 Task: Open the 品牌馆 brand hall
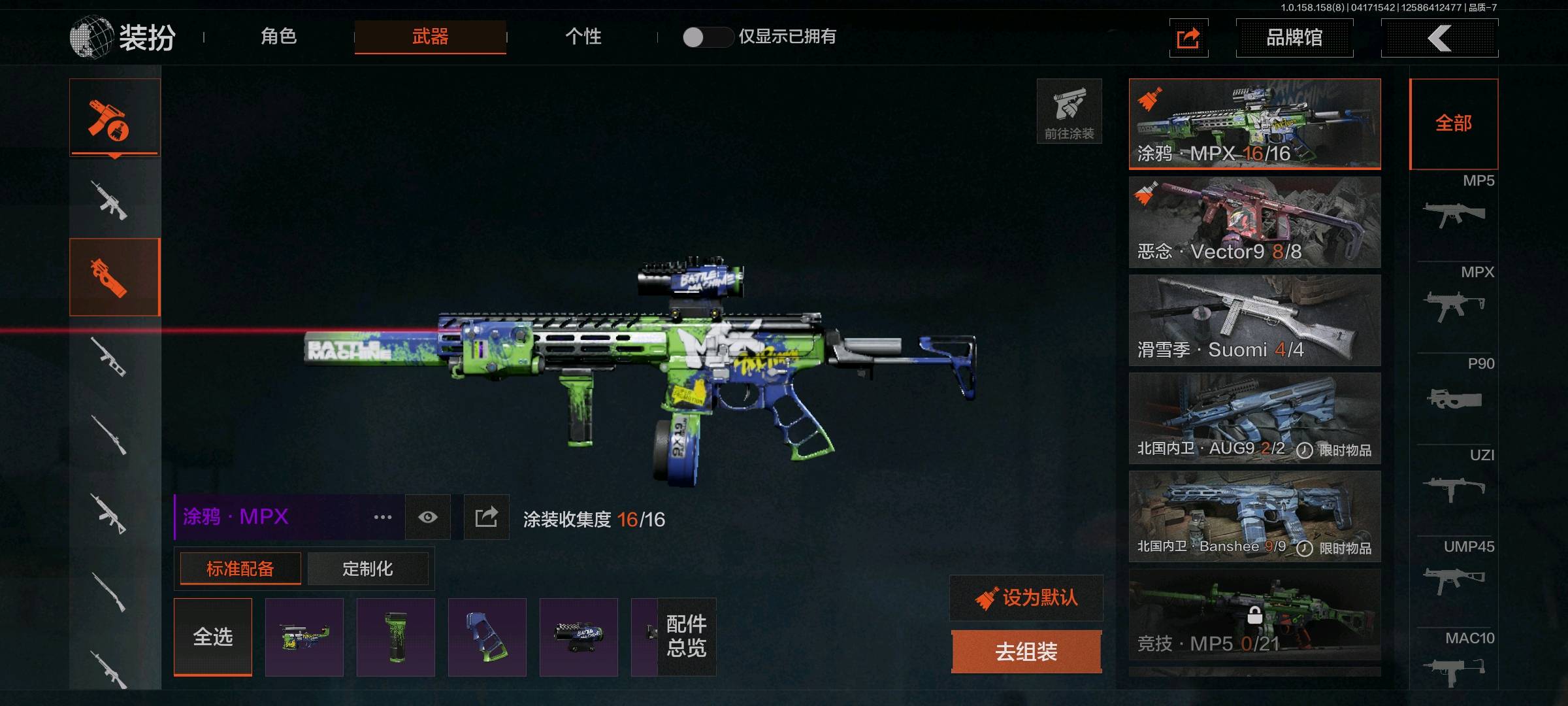pyautogui.click(x=1294, y=38)
